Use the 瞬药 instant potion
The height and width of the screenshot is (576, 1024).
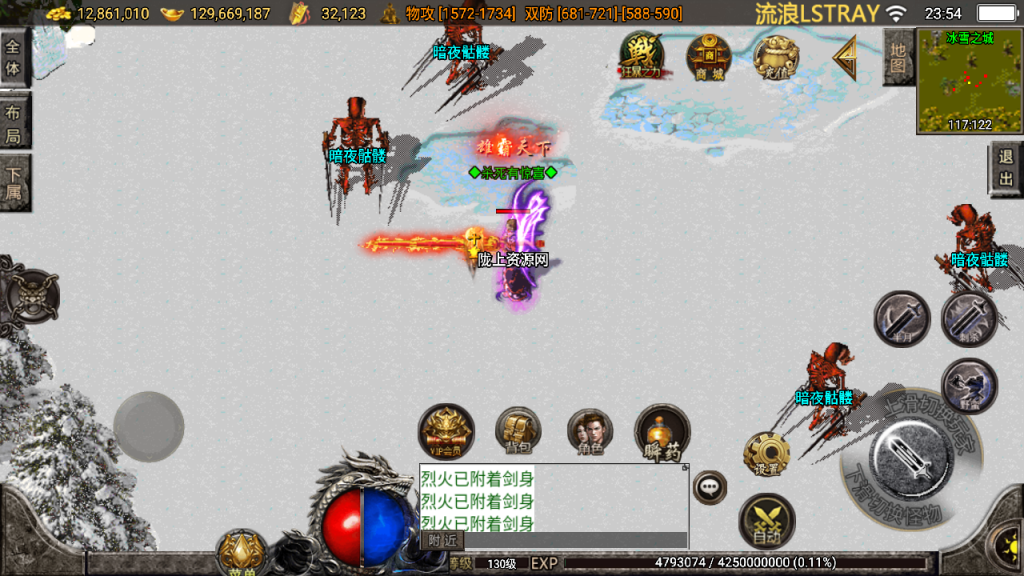[x=662, y=432]
